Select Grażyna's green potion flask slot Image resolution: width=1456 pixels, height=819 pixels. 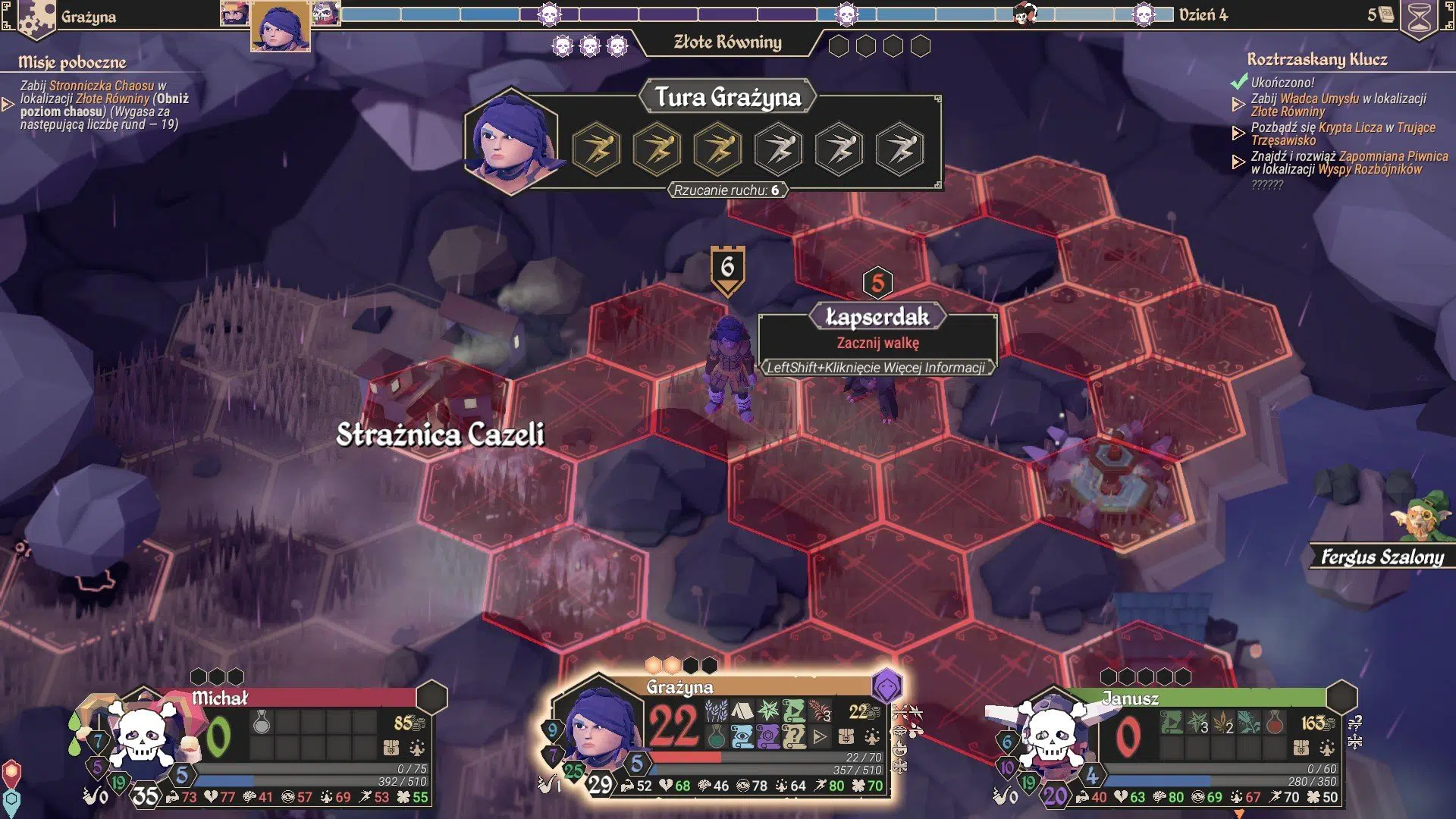716,736
